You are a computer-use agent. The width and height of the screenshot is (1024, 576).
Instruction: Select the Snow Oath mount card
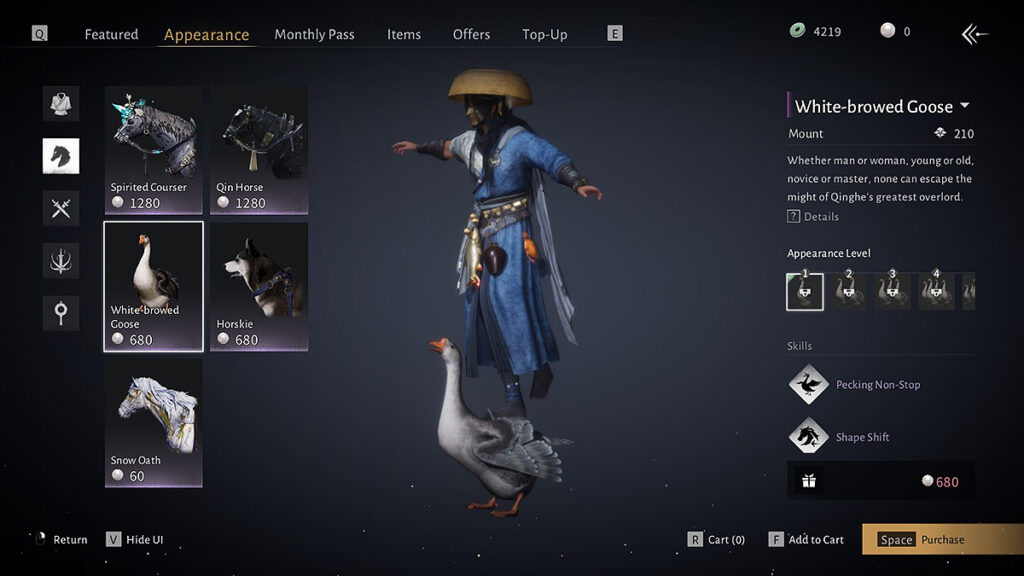click(x=153, y=423)
